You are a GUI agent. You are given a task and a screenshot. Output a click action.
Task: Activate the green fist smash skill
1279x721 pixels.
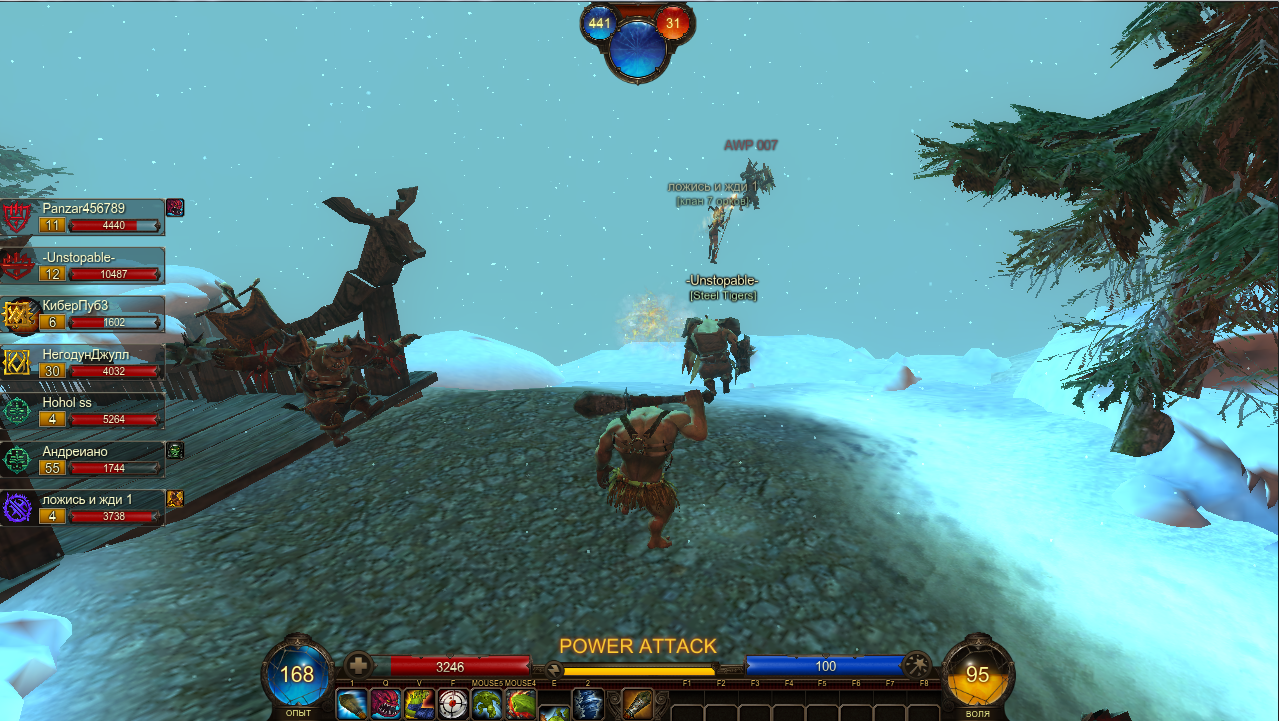[x=419, y=704]
